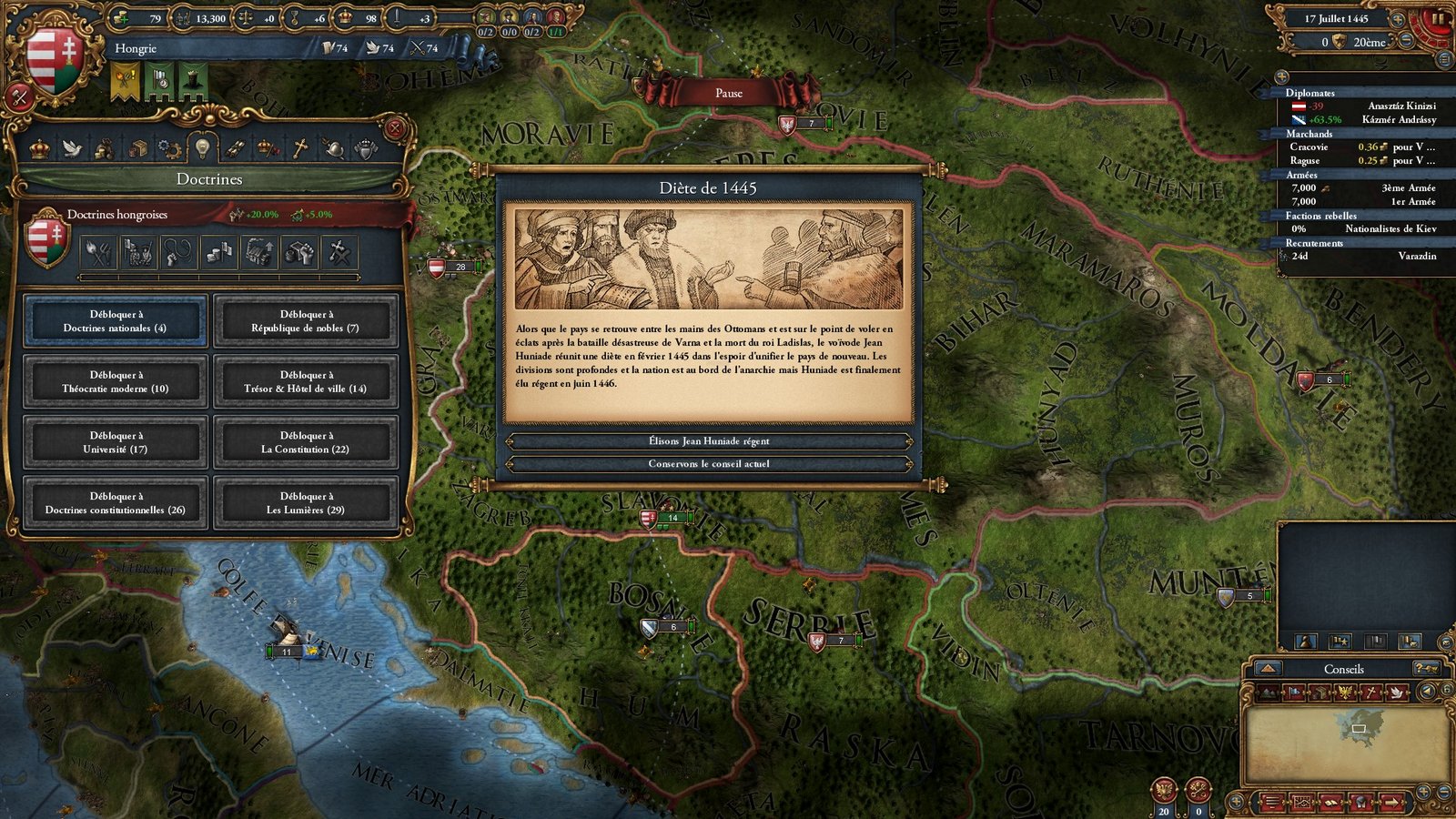The image size is (1456, 819).
Task: Unlock the Doctrines nationales (4) idea slot
Action: 115,321
